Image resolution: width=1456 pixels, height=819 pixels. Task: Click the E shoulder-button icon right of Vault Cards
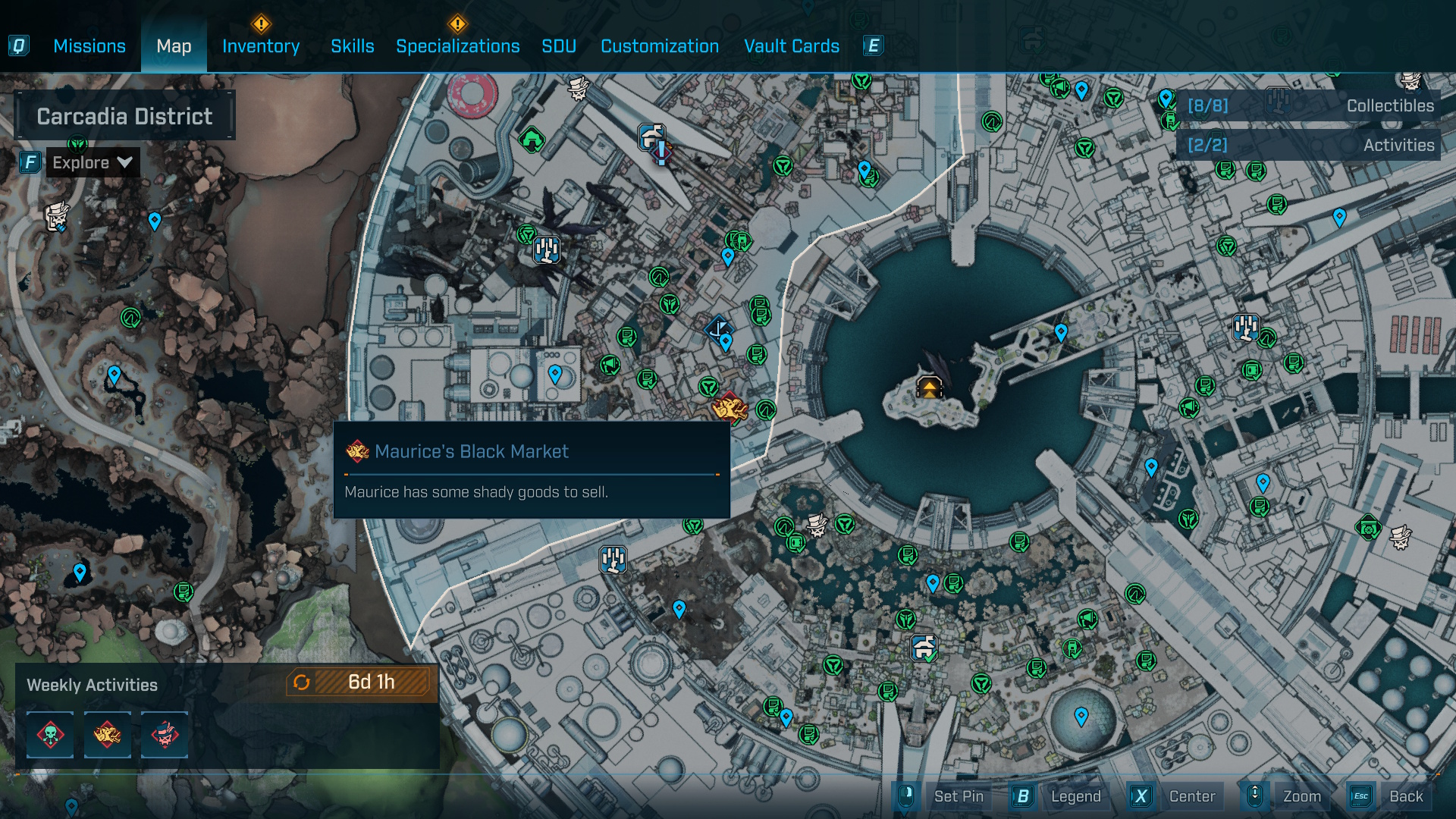pos(873,45)
